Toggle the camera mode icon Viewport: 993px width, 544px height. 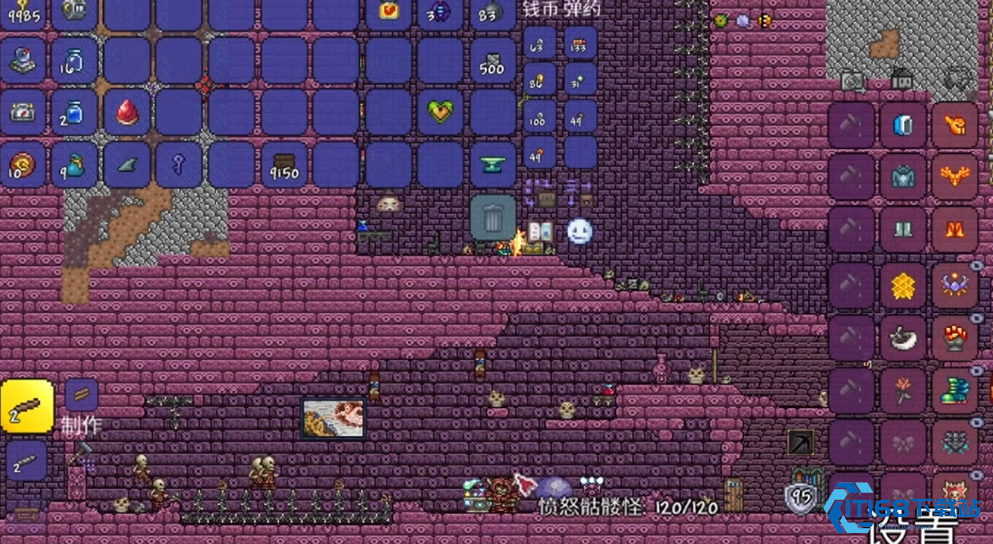(x=852, y=80)
